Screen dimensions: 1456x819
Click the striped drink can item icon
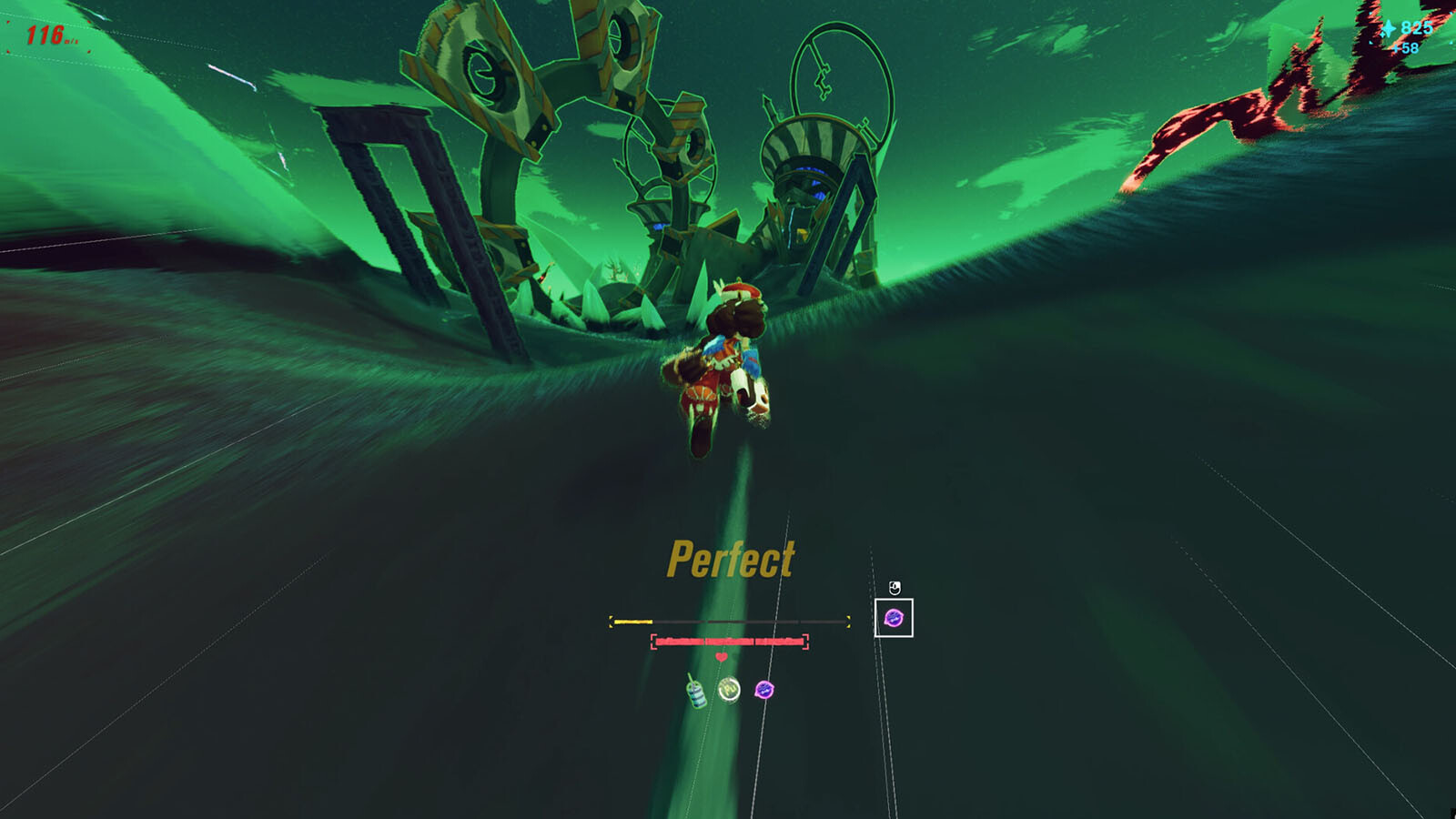point(696,693)
